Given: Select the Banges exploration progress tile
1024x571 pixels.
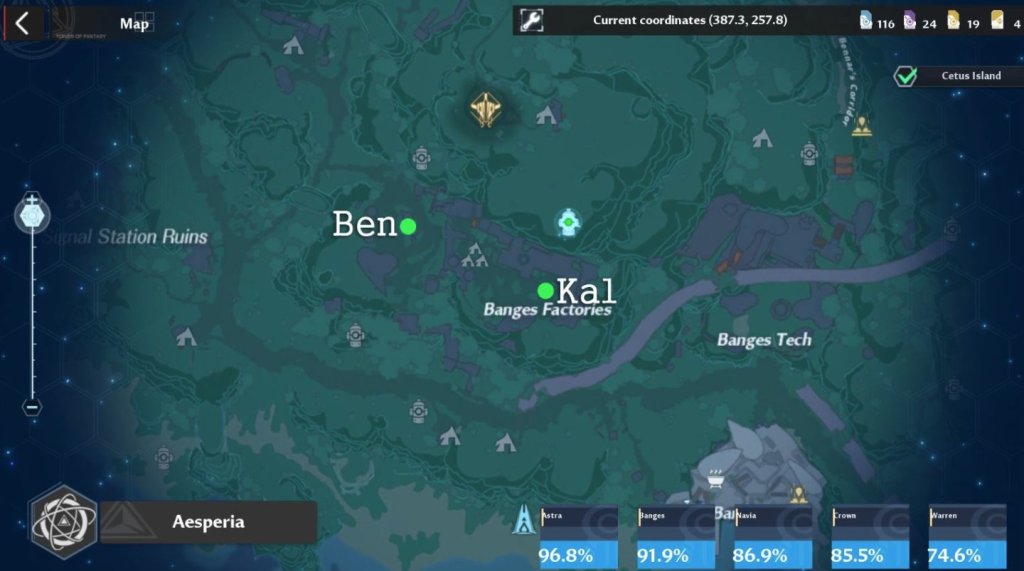Looking at the screenshot, I should pyautogui.click(x=675, y=537).
